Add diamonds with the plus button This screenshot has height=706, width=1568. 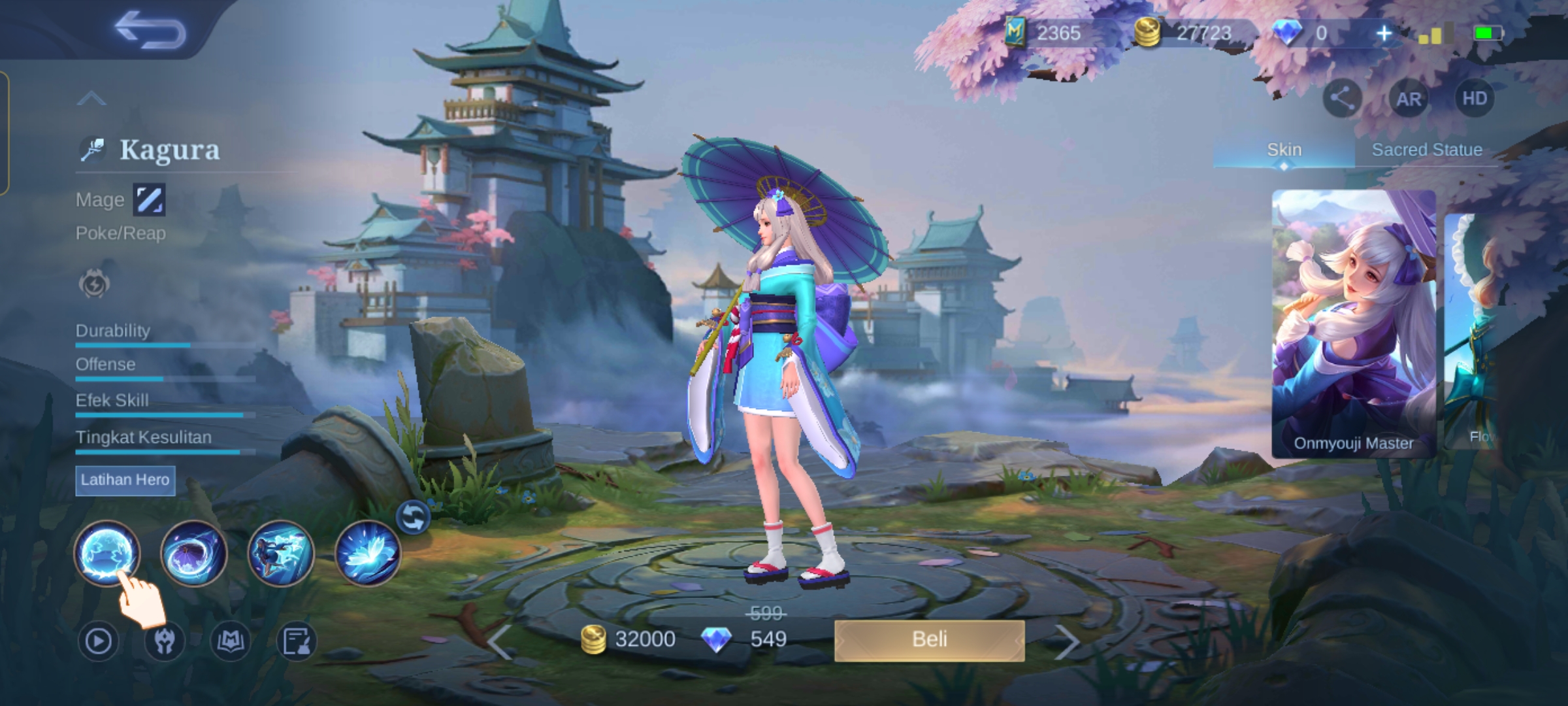1383,33
